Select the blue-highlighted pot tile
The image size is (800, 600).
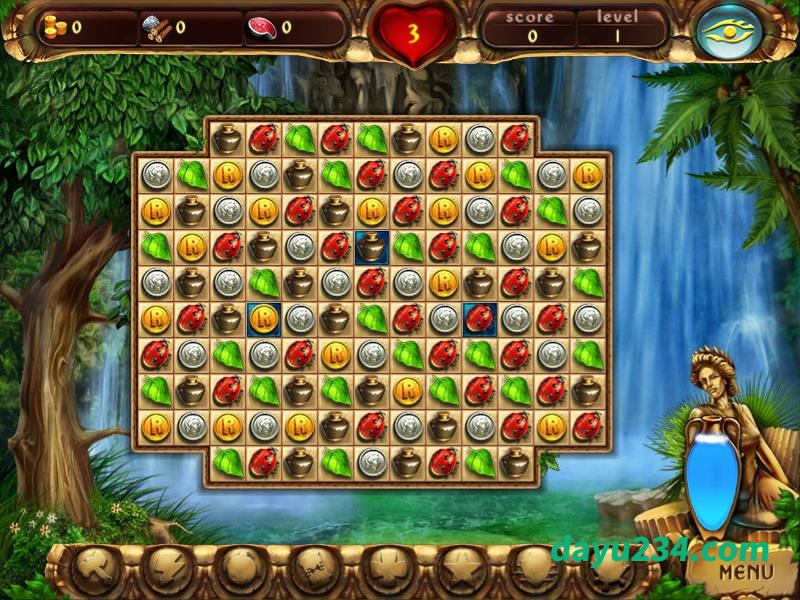[371, 246]
